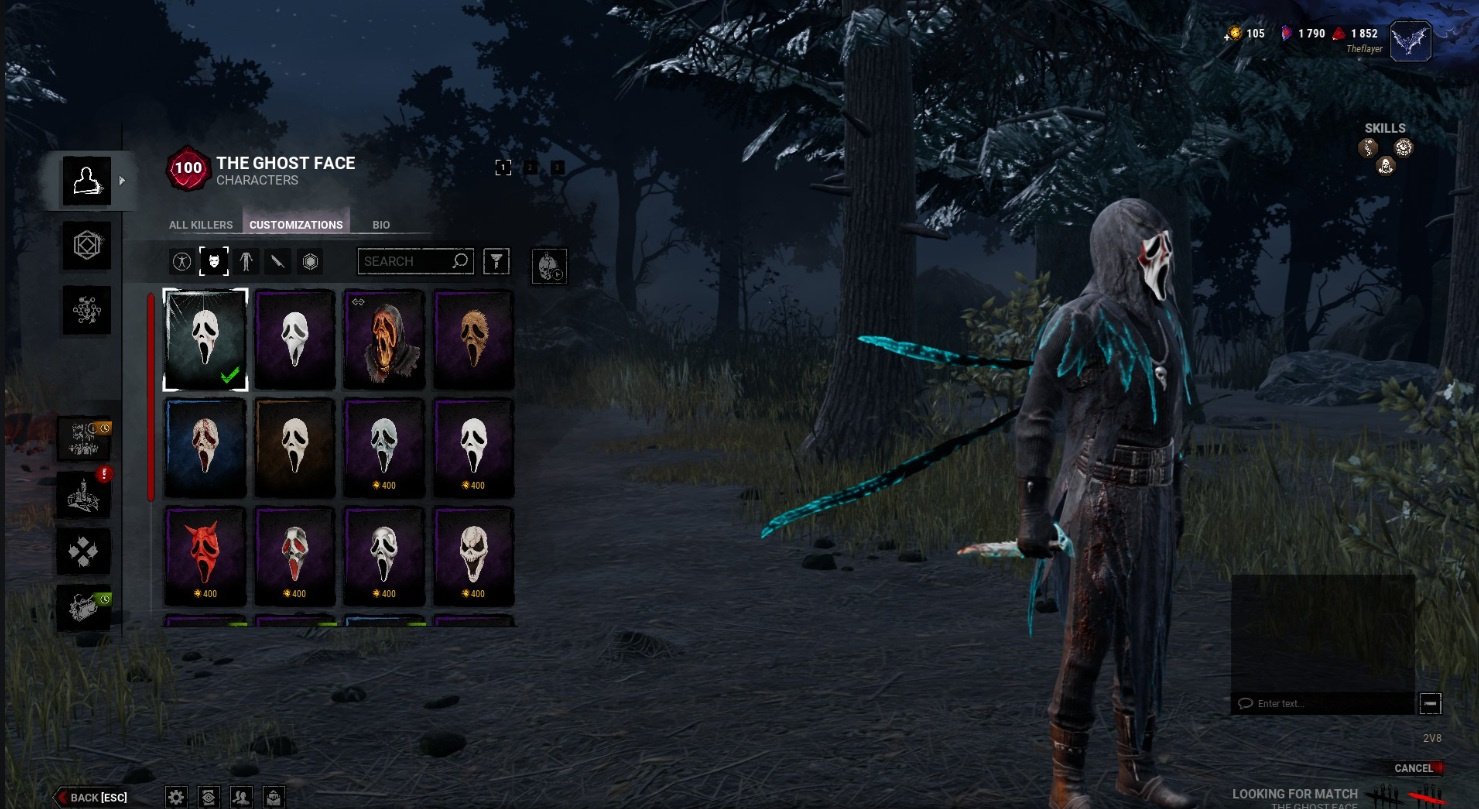Open the ALL KILLERS tab
Screen dimensions: 1479x809
coord(200,224)
